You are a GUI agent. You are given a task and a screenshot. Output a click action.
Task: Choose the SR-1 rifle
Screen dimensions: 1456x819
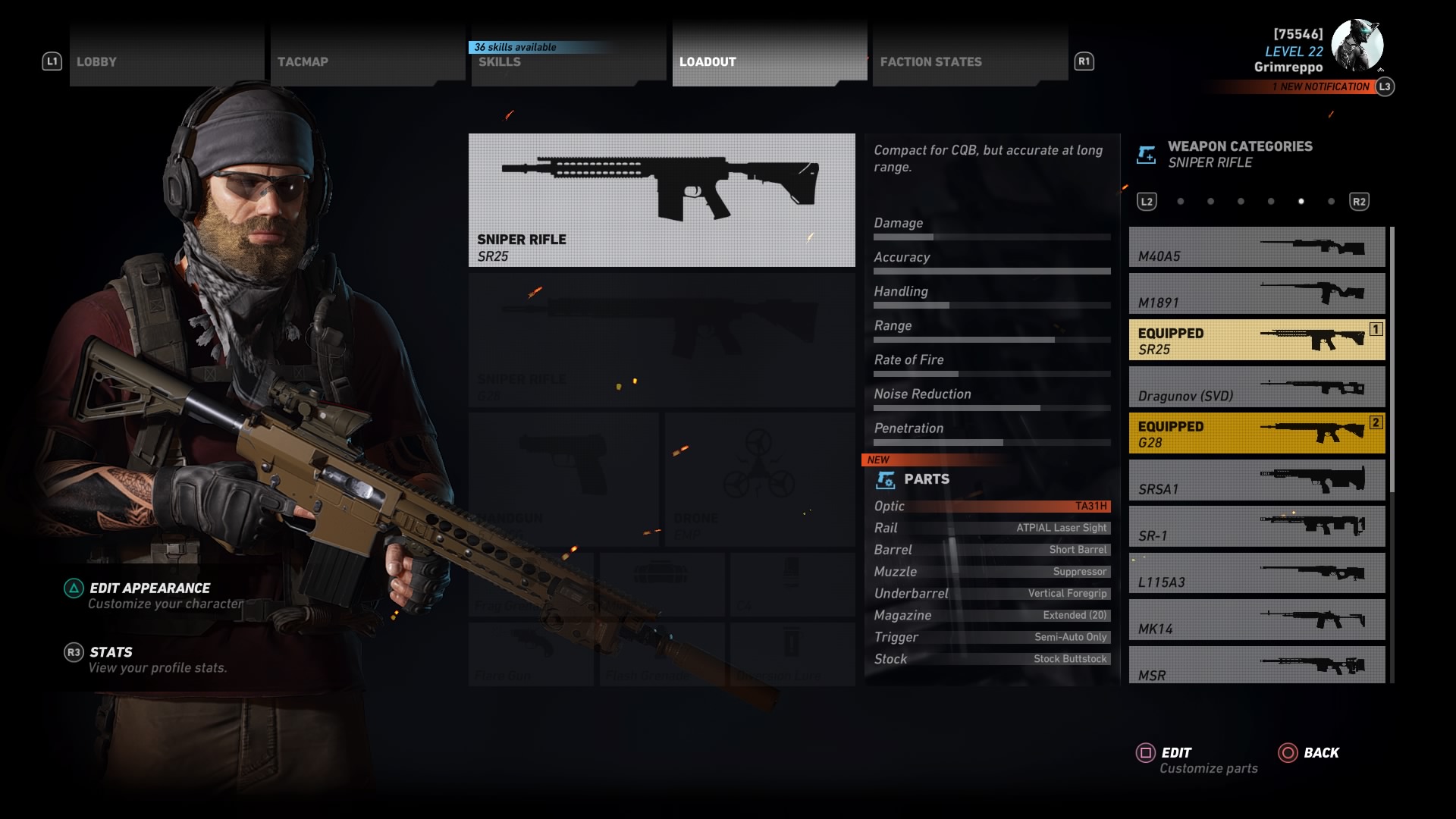tap(1257, 527)
